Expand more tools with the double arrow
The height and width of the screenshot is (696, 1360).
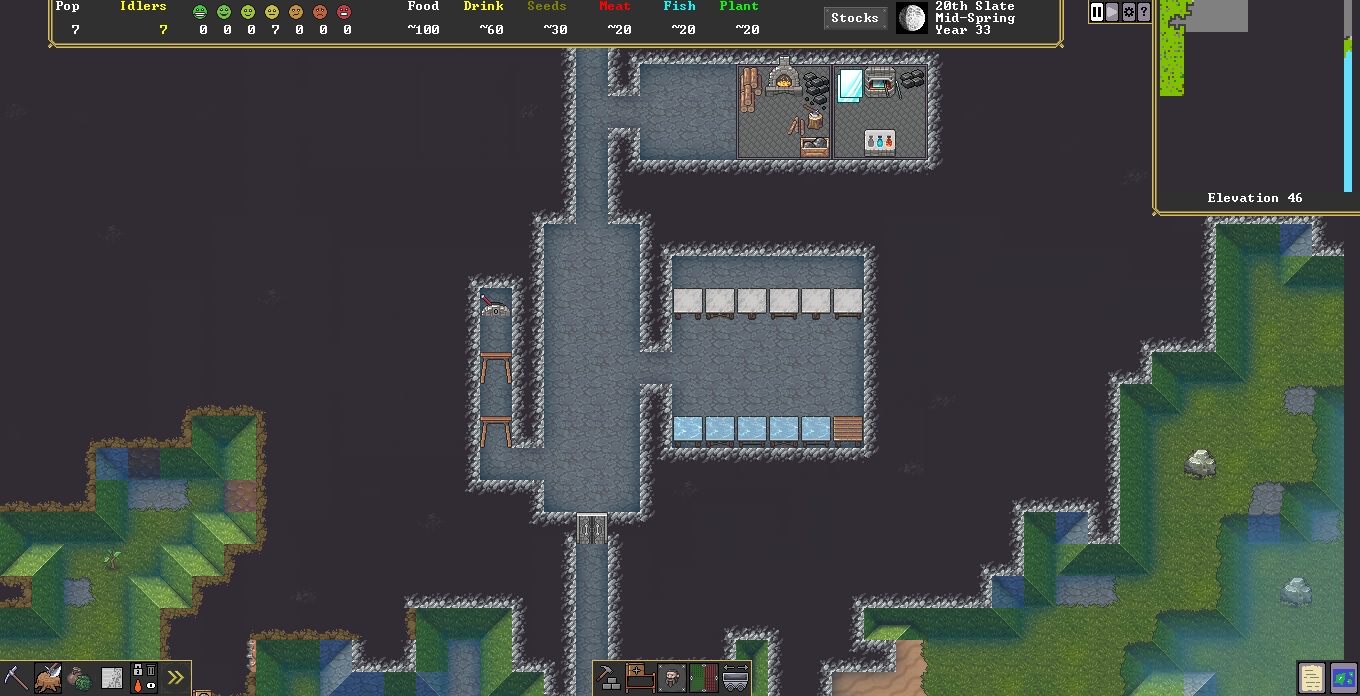pos(176,678)
